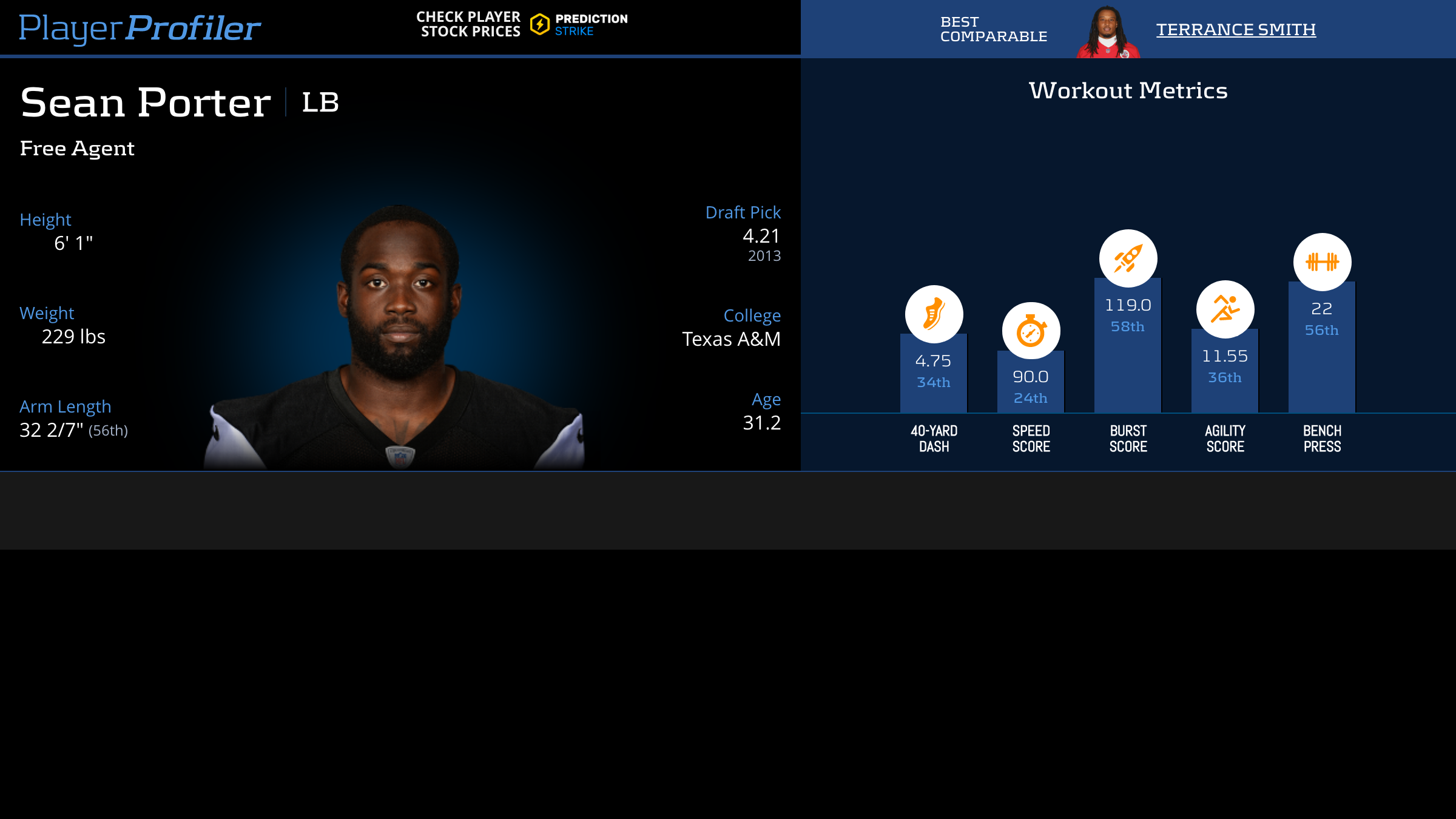Select the Bench Press barbell icon
The height and width of the screenshot is (819, 1456).
point(1322,262)
